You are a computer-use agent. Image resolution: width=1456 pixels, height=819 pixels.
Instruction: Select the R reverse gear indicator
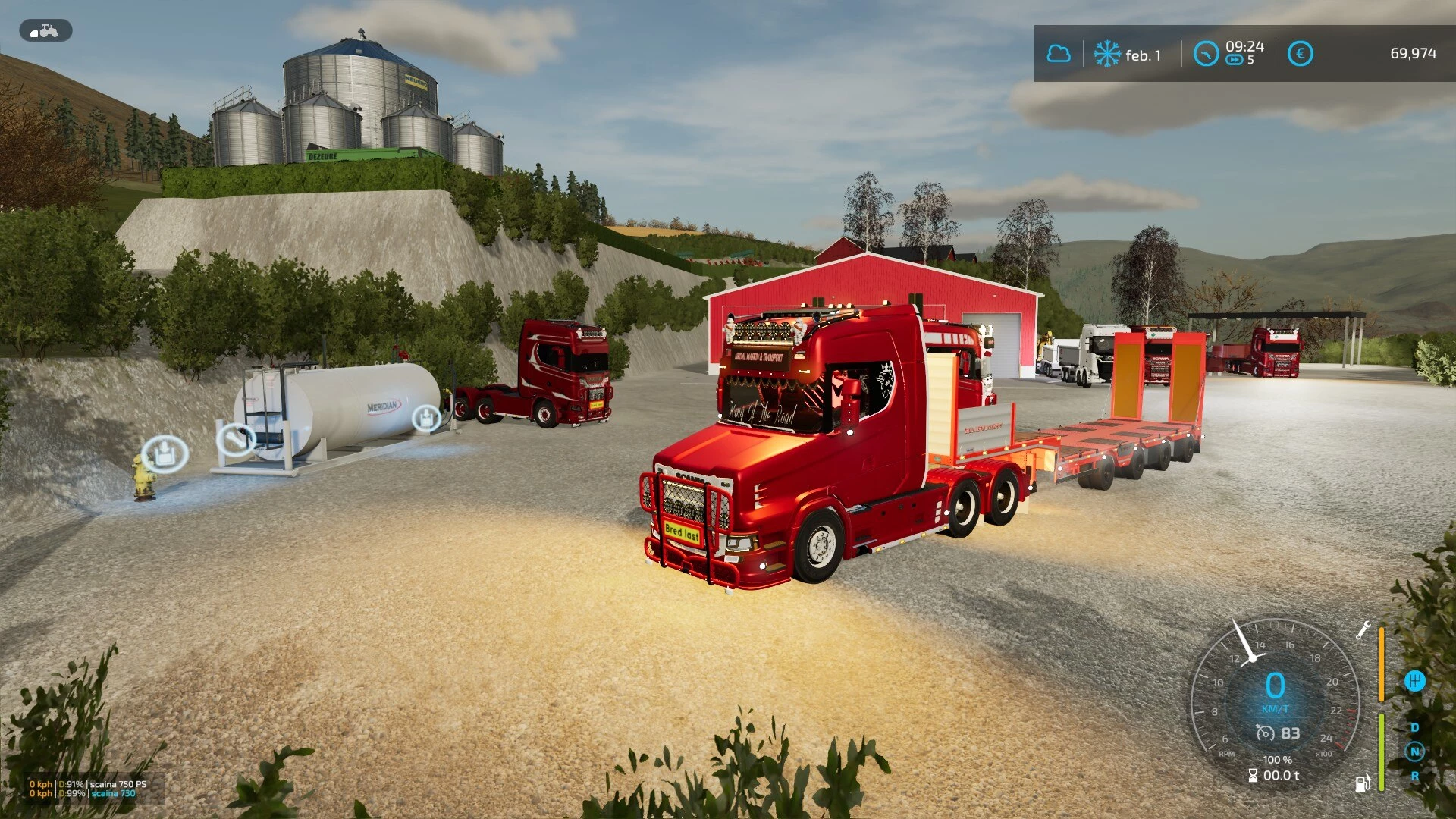point(1415,776)
